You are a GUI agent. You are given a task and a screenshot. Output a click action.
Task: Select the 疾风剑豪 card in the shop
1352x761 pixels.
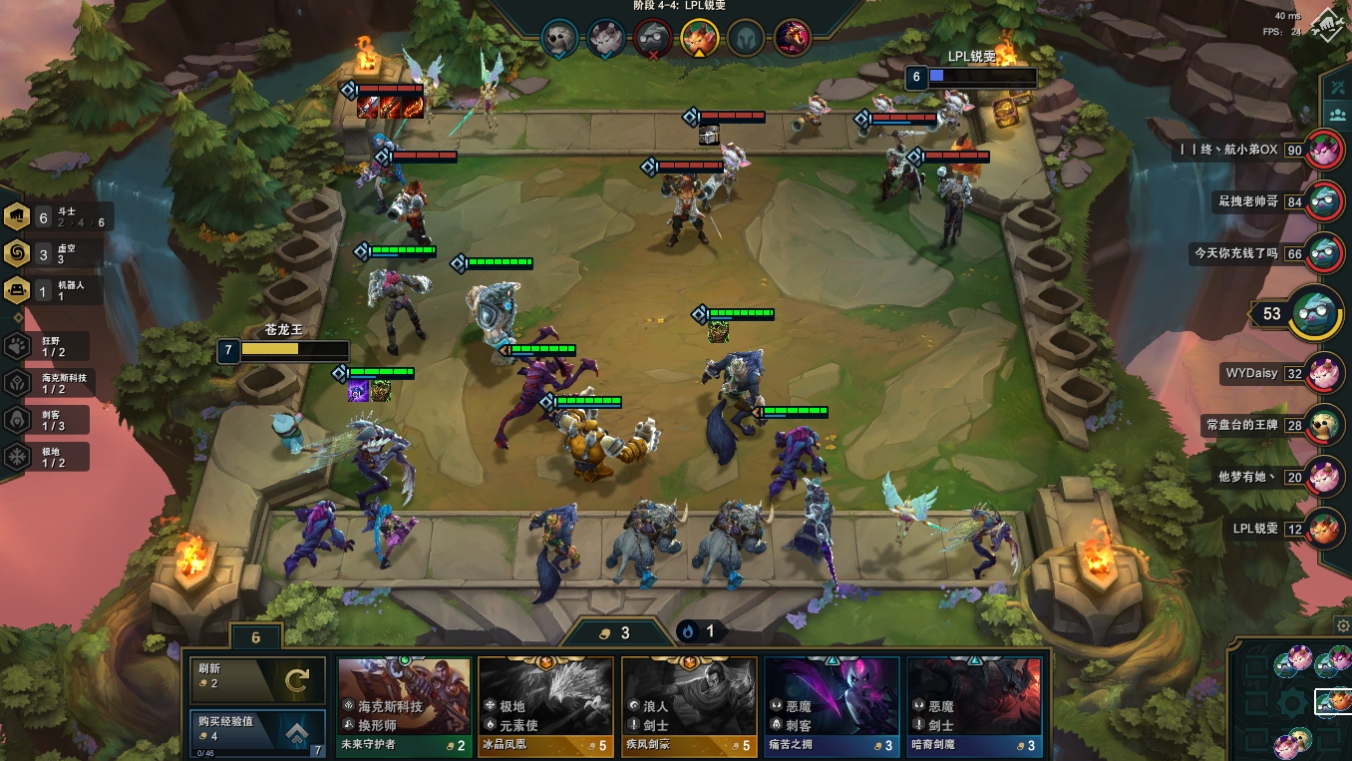pyautogui.click(x=689, y=705)
